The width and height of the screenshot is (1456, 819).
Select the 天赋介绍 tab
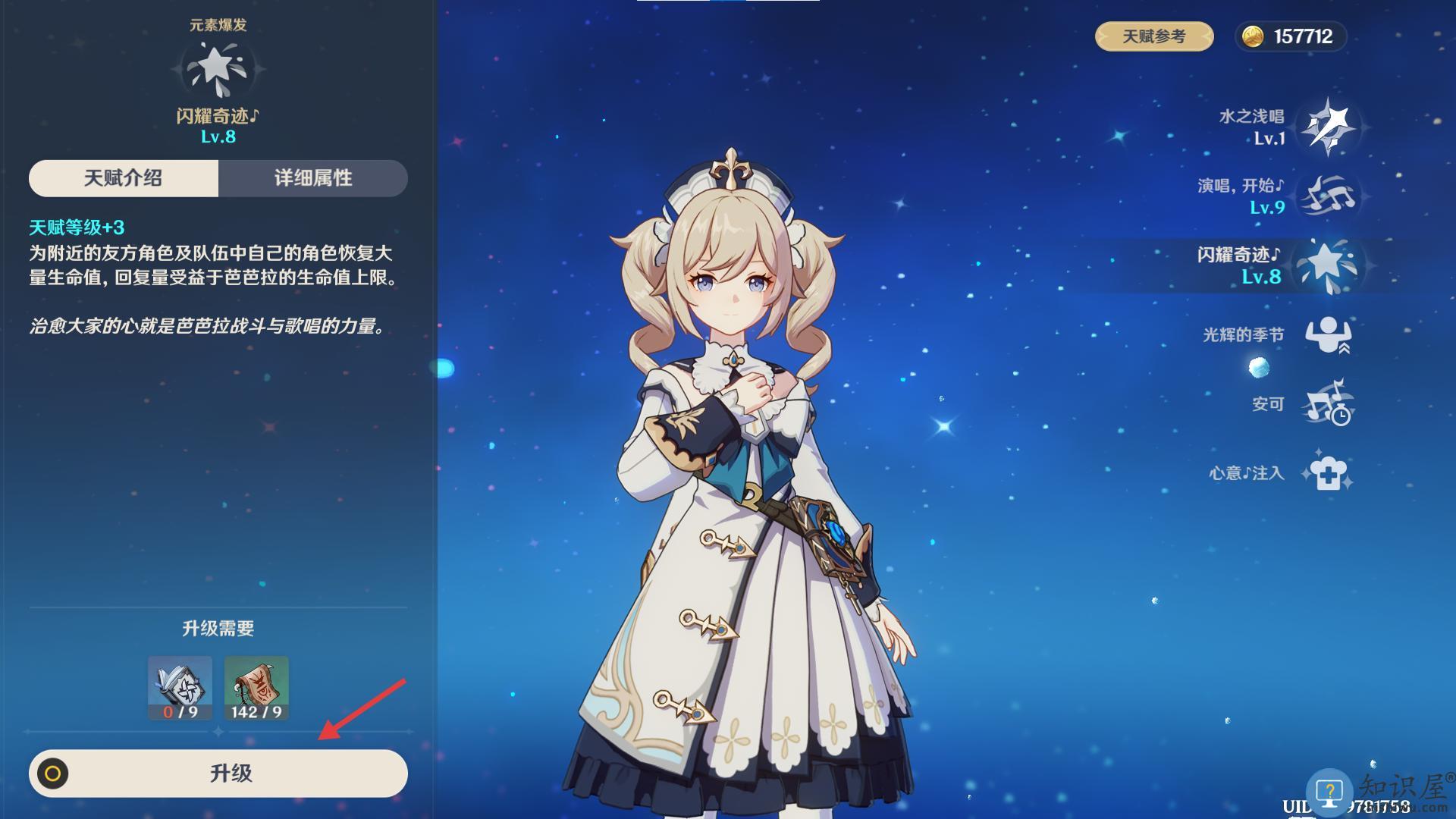124,178
